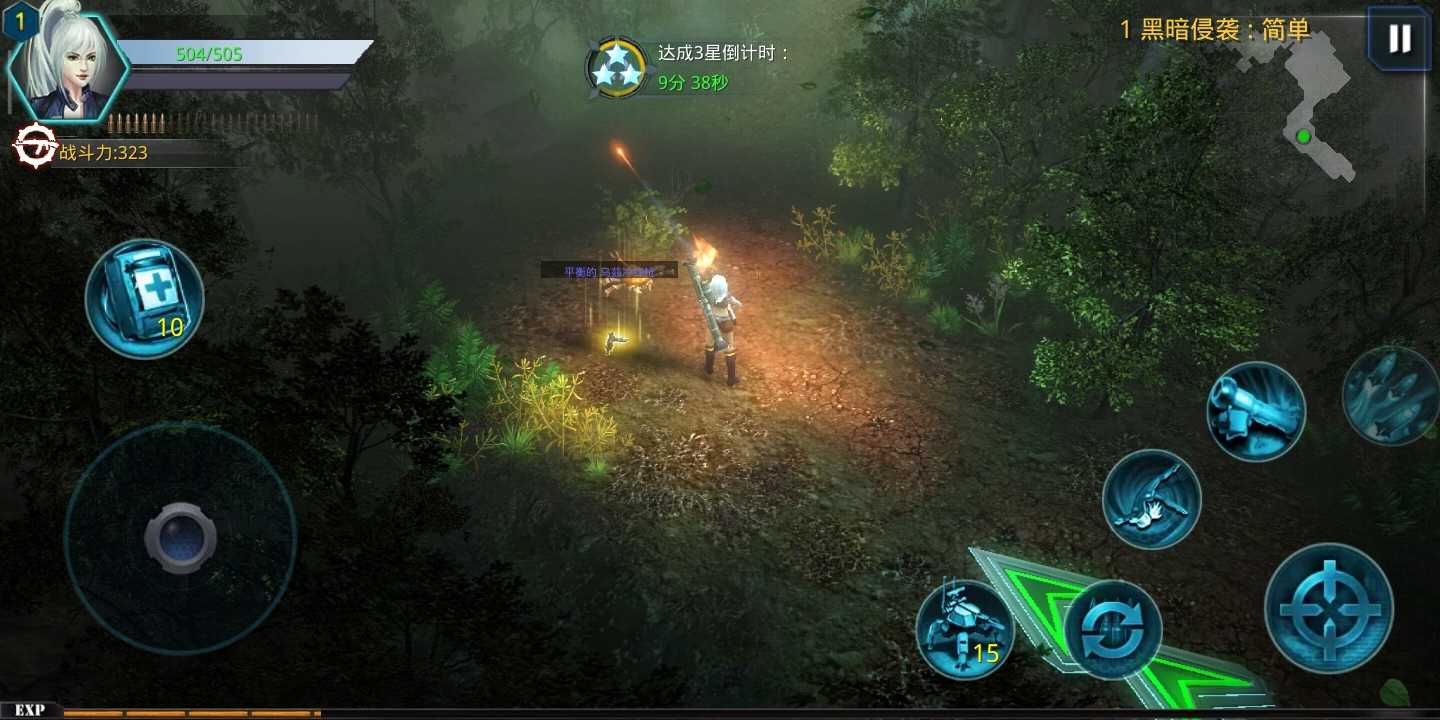The width and height of the screenshot is (1440, 720).
Task: Open the pause menu
Action: (1397, 38)
